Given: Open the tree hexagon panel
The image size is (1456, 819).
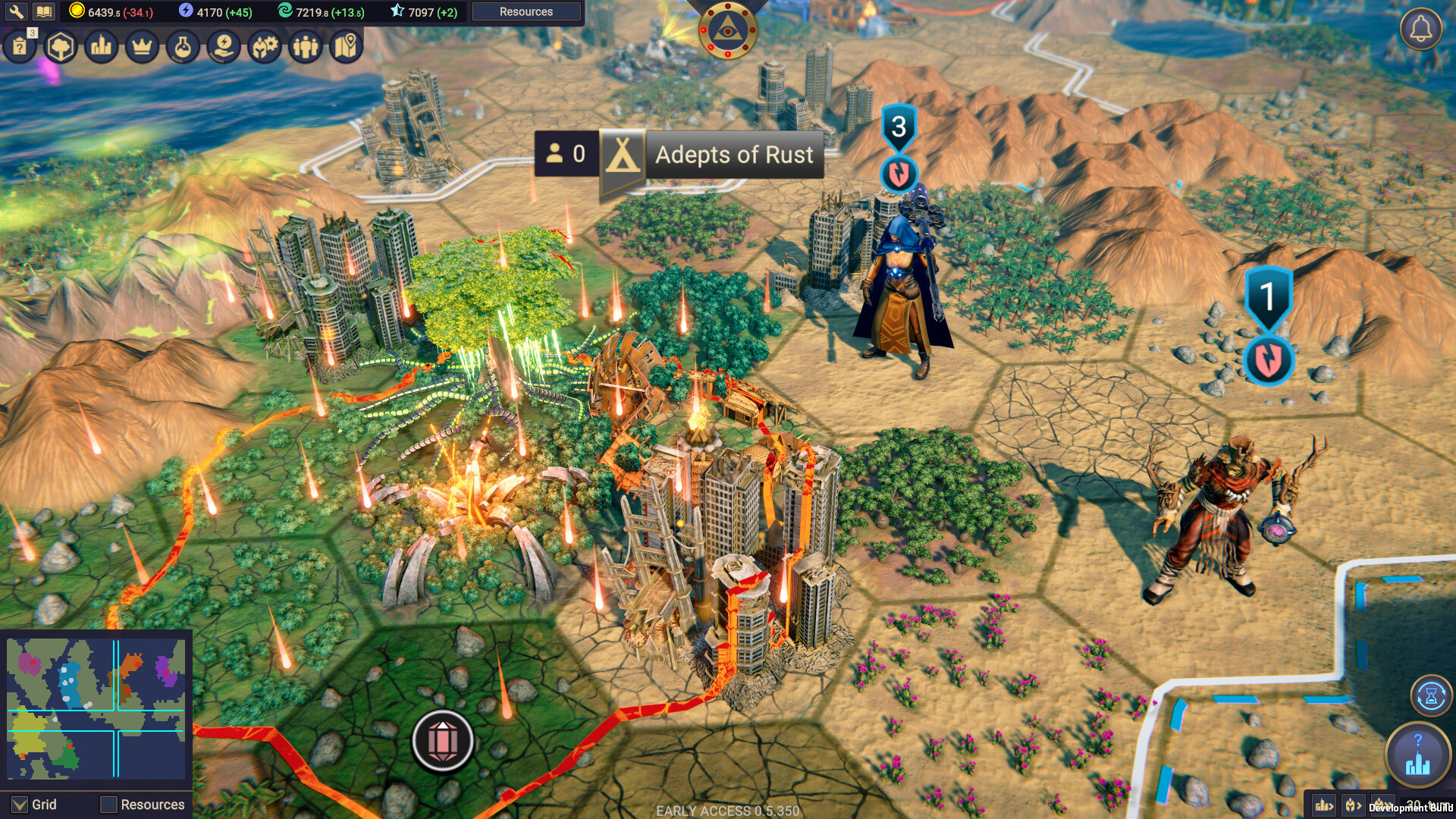Looking at the screenshot, I should click(61, 47).
